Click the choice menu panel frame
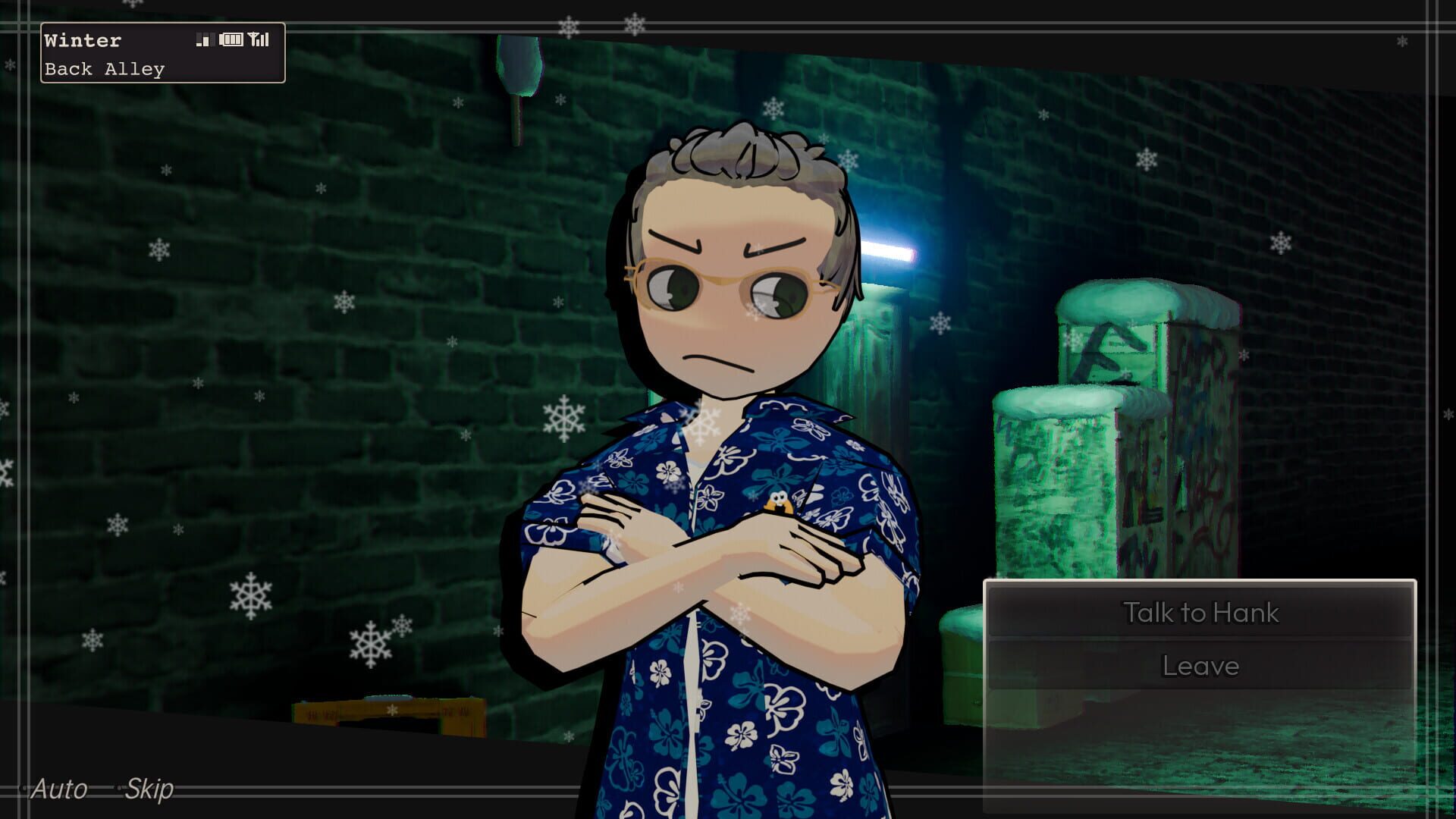 [x=1198, y=580]
